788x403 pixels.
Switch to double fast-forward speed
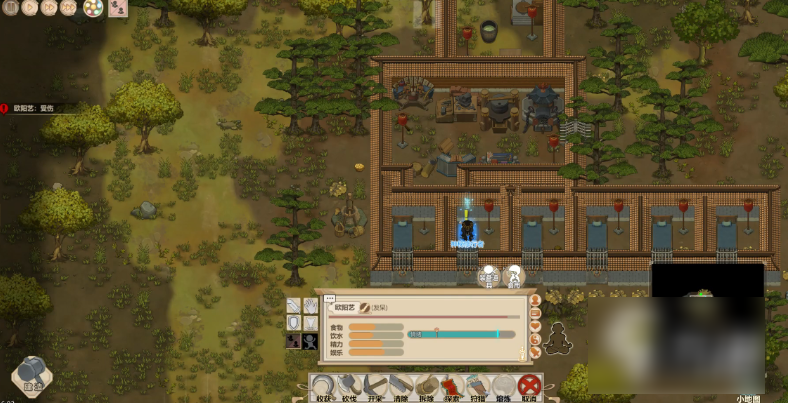click(48, 8)
